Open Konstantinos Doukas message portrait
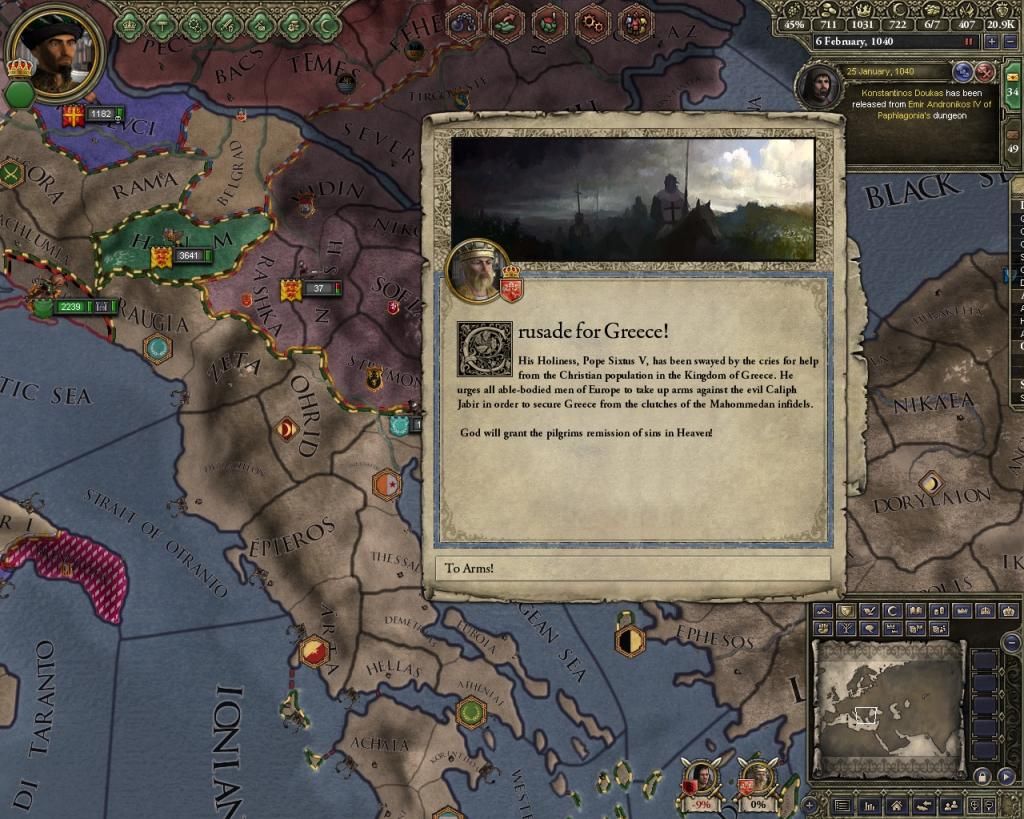Screen dimensions: 1024x819 [x=819, y=88]
